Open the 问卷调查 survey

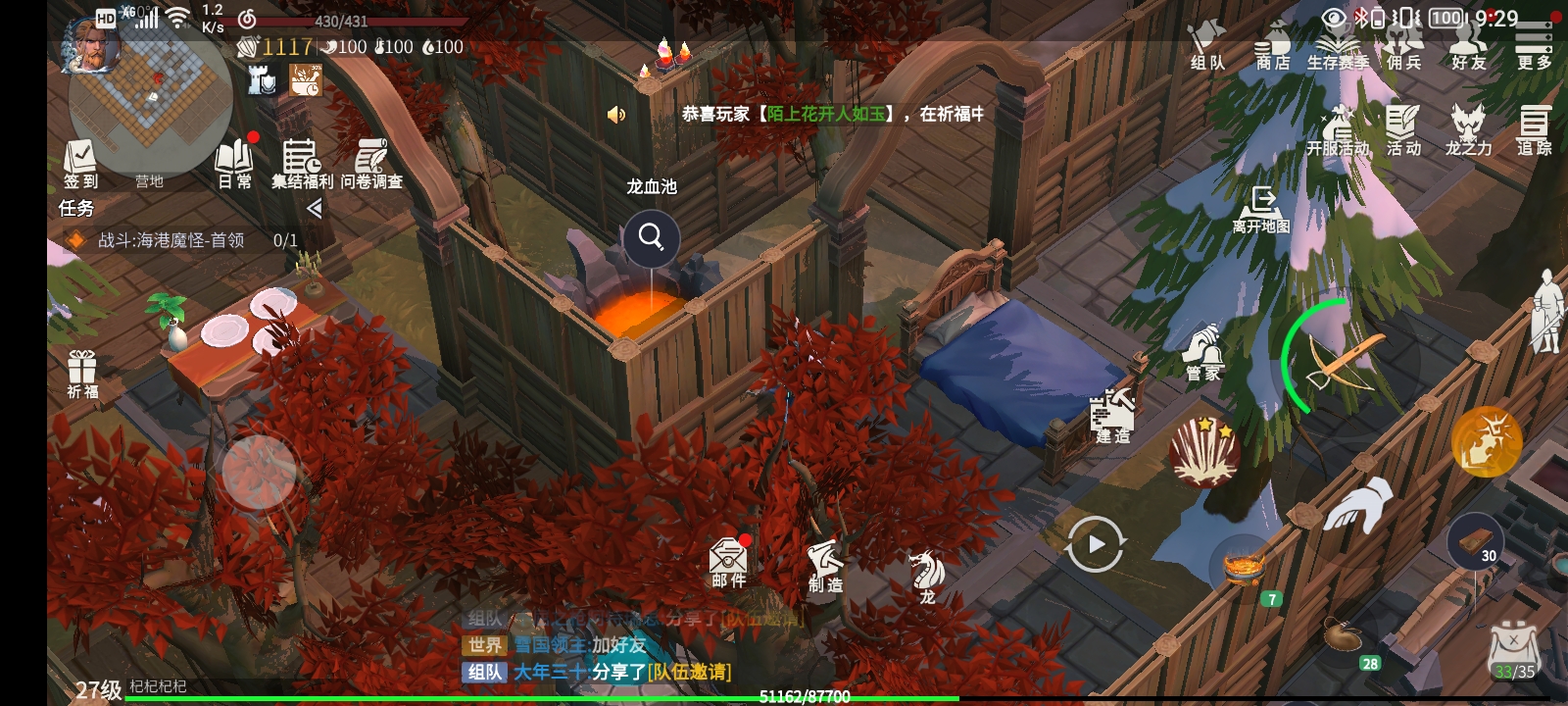click(x=371, y=163)
